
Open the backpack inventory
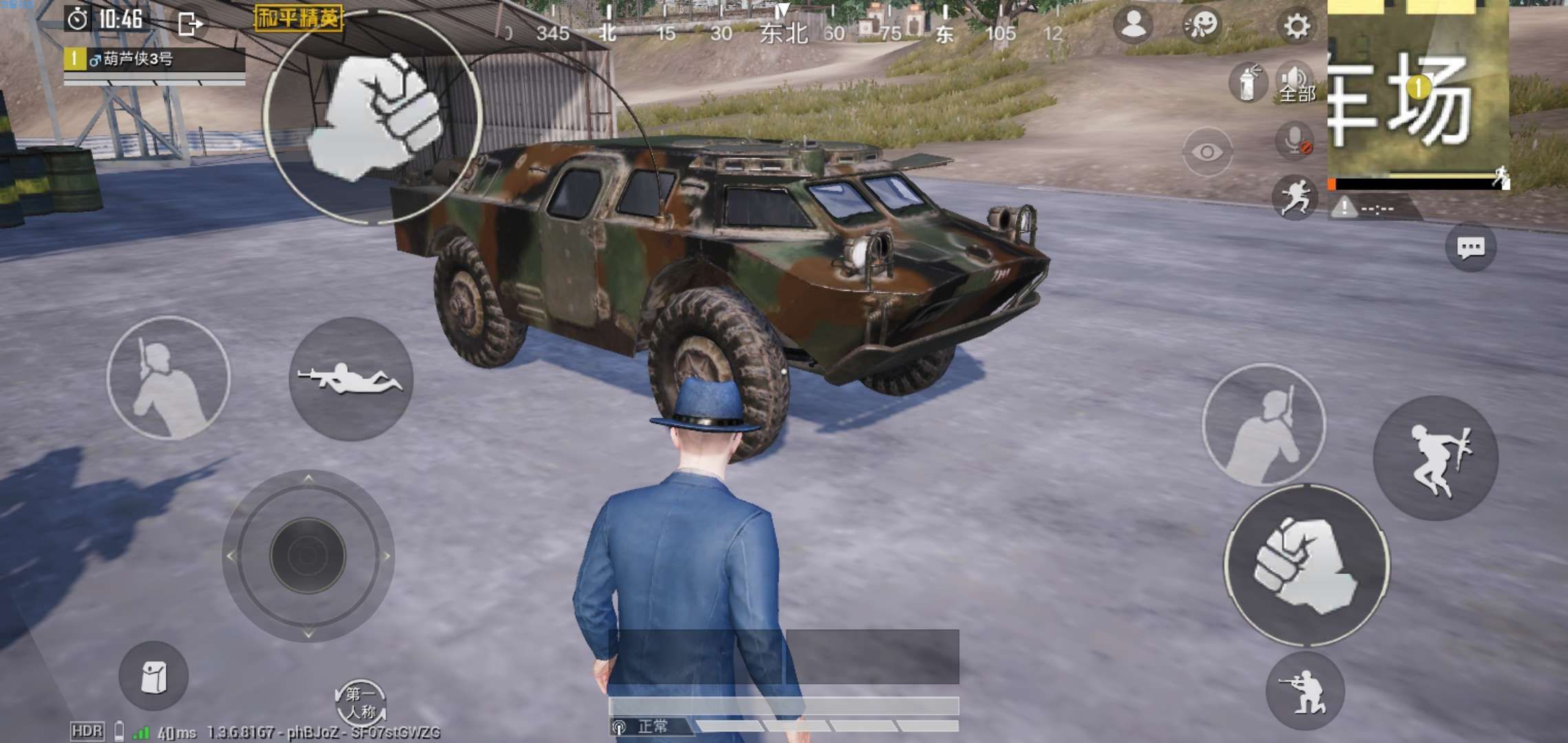coord(153,676)
